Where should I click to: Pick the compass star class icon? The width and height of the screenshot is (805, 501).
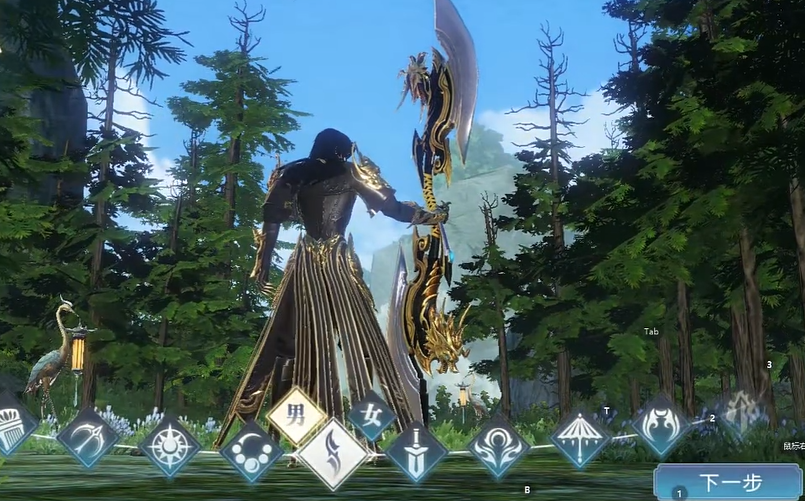click(x=170, y=446)
